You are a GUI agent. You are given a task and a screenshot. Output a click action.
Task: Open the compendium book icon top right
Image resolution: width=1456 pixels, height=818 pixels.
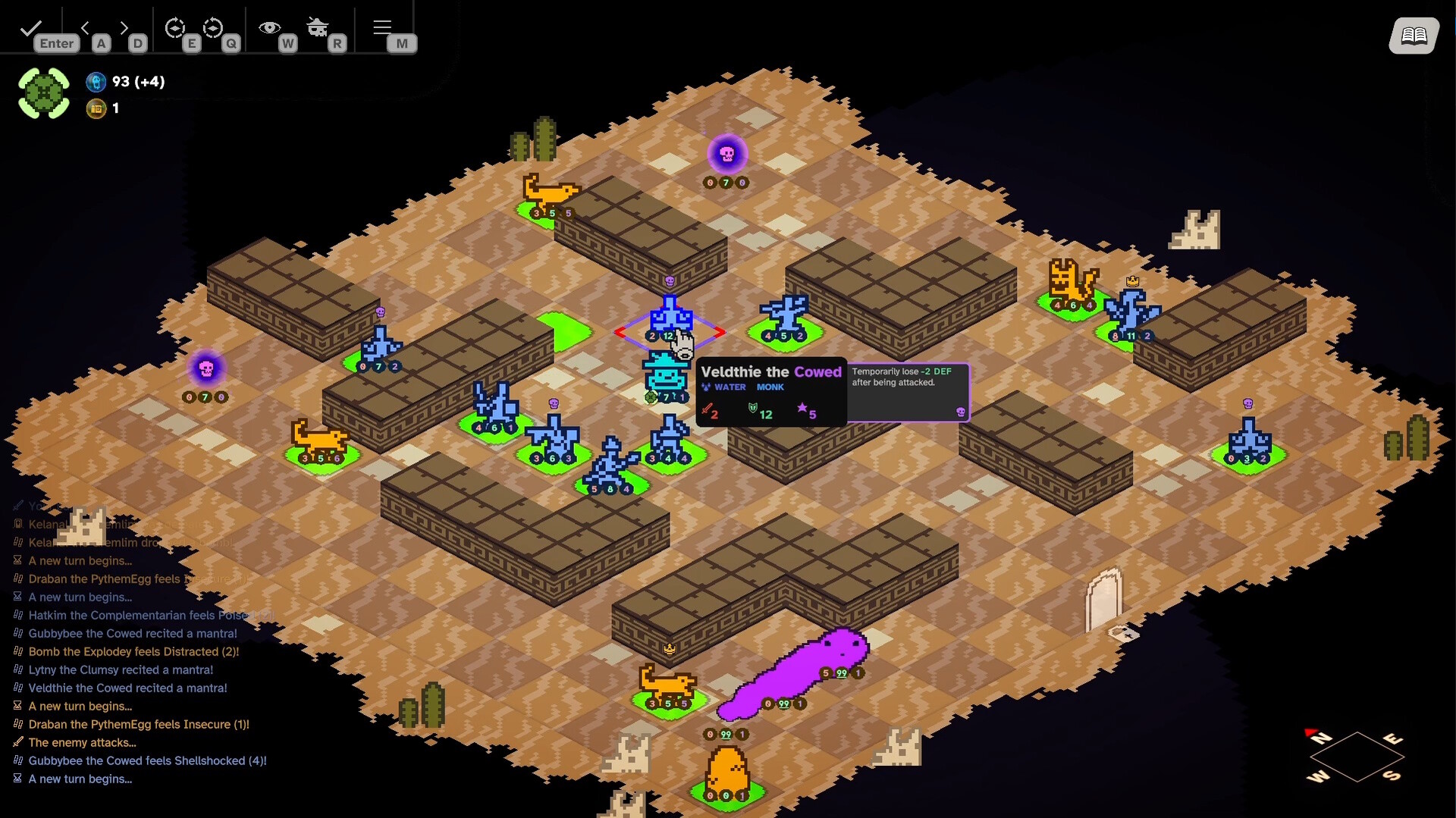point(1414,36)
